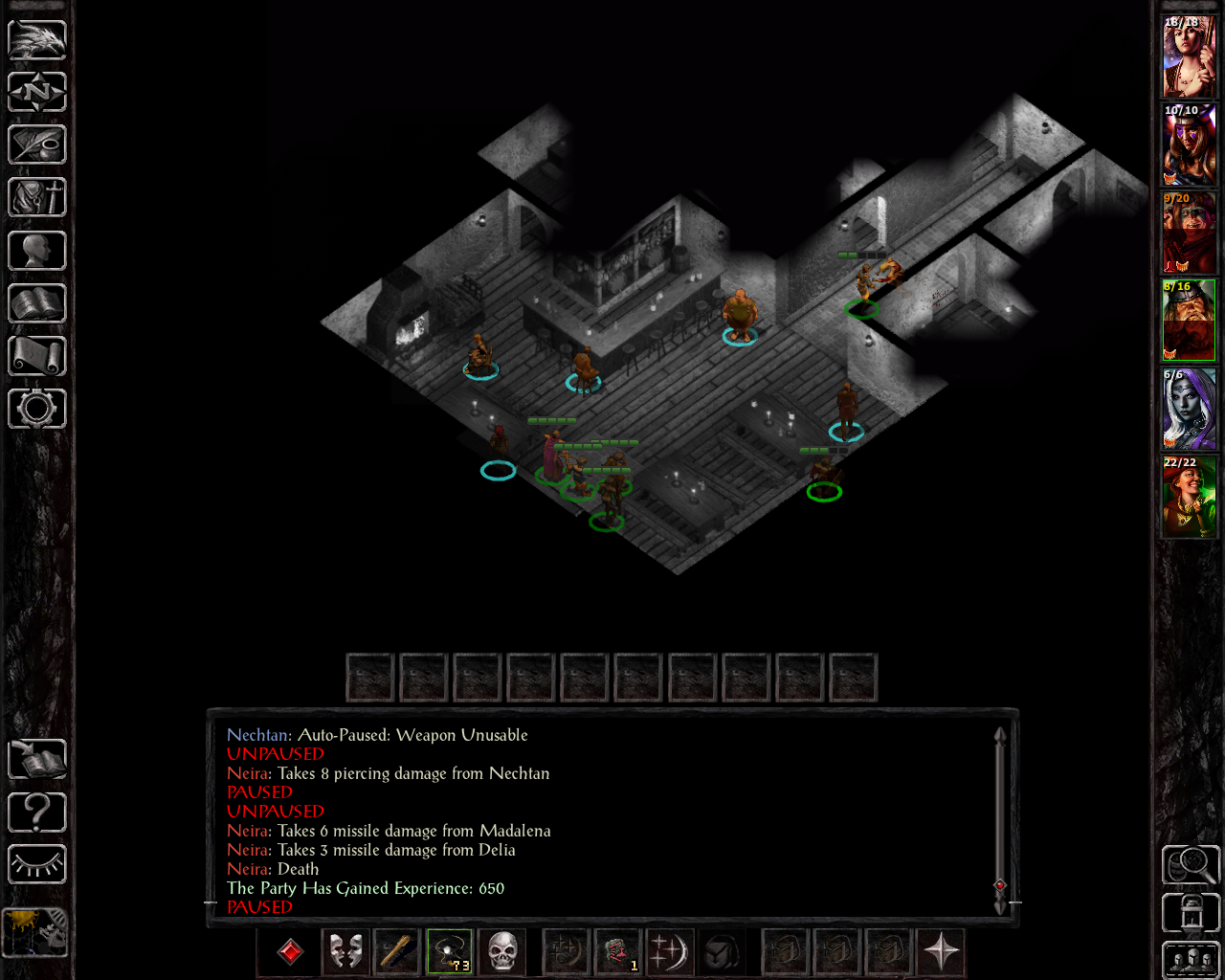Open the mage spellbook (open book icon)
This screenshot has width=1225, height=980.
(x=37, y=303)
